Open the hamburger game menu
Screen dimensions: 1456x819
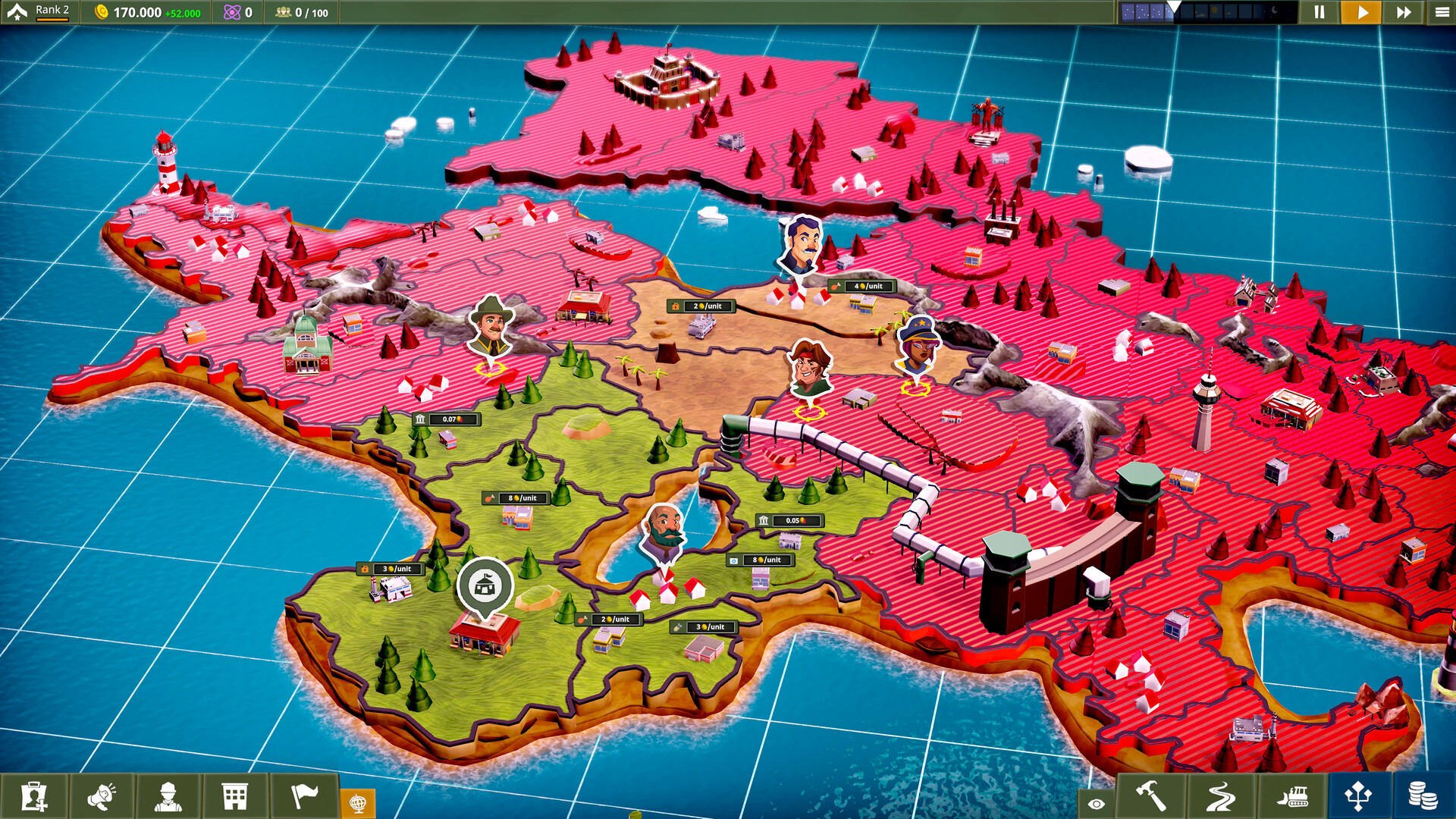click(1440, 12)
